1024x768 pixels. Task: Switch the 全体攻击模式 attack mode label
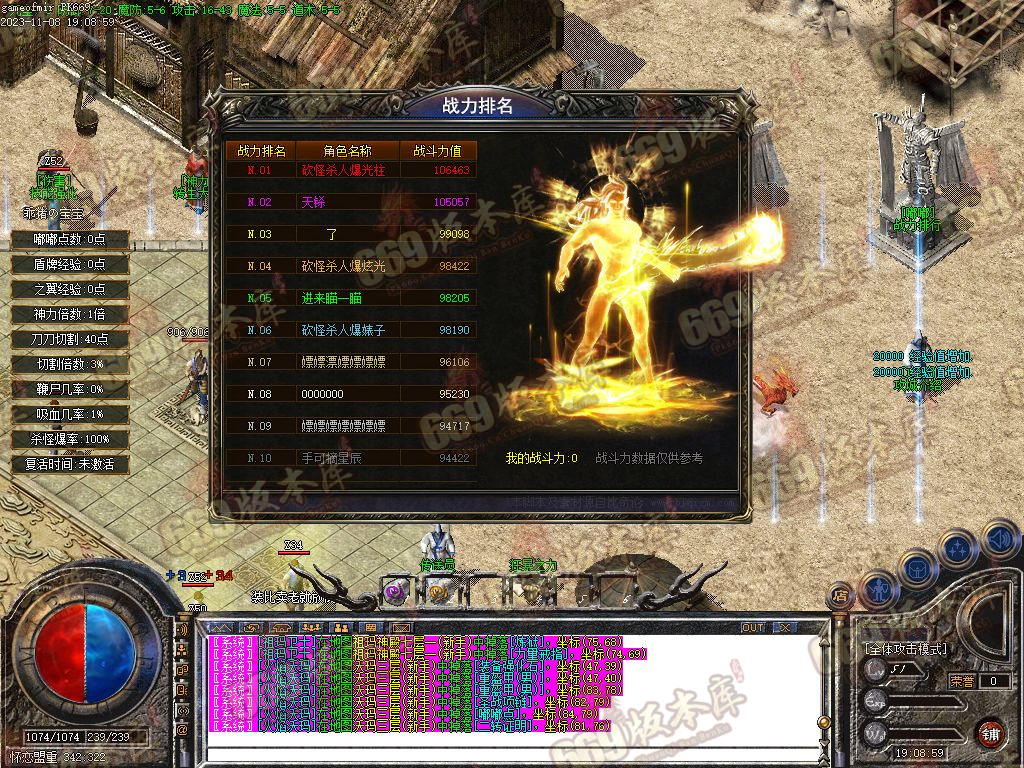click(x=906, y=649)
